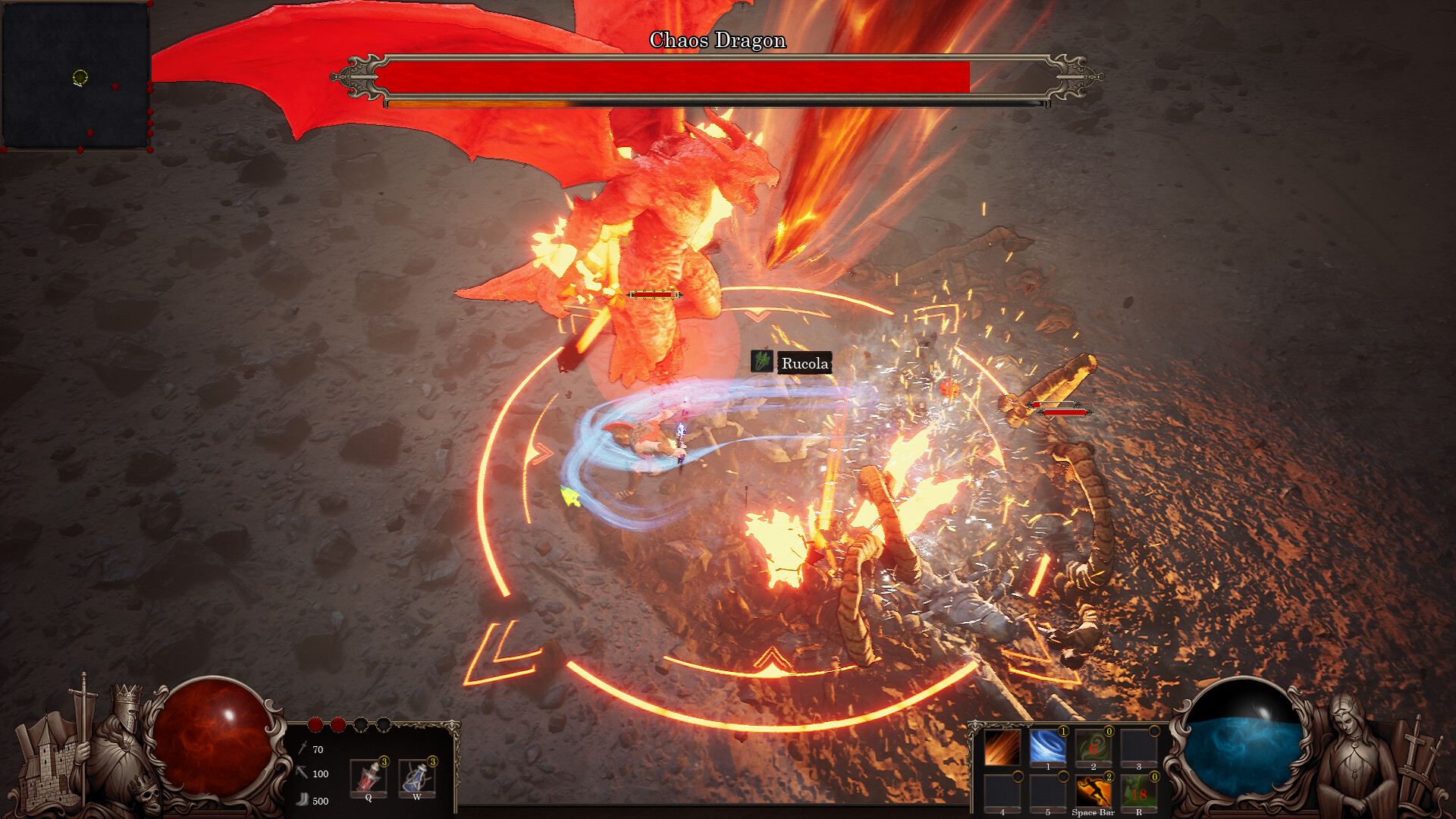Image resolution: width=1456 pixels, height=819 pixels.
Task: Click the pickaxe icon beside the 100 counter
Action: [300, 773]
